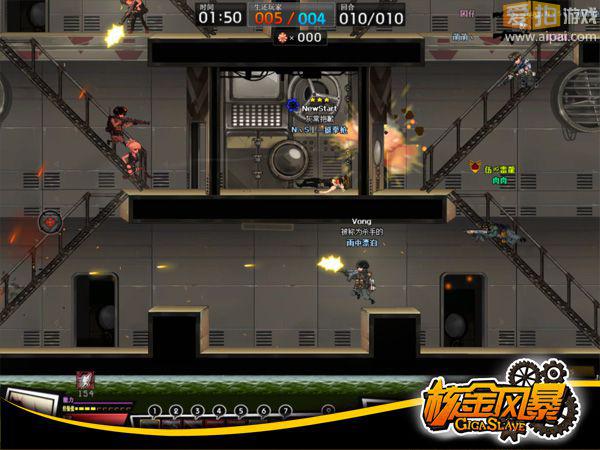Activate the skill icon above 154
The image size is (600, 450).
[85, 380]
